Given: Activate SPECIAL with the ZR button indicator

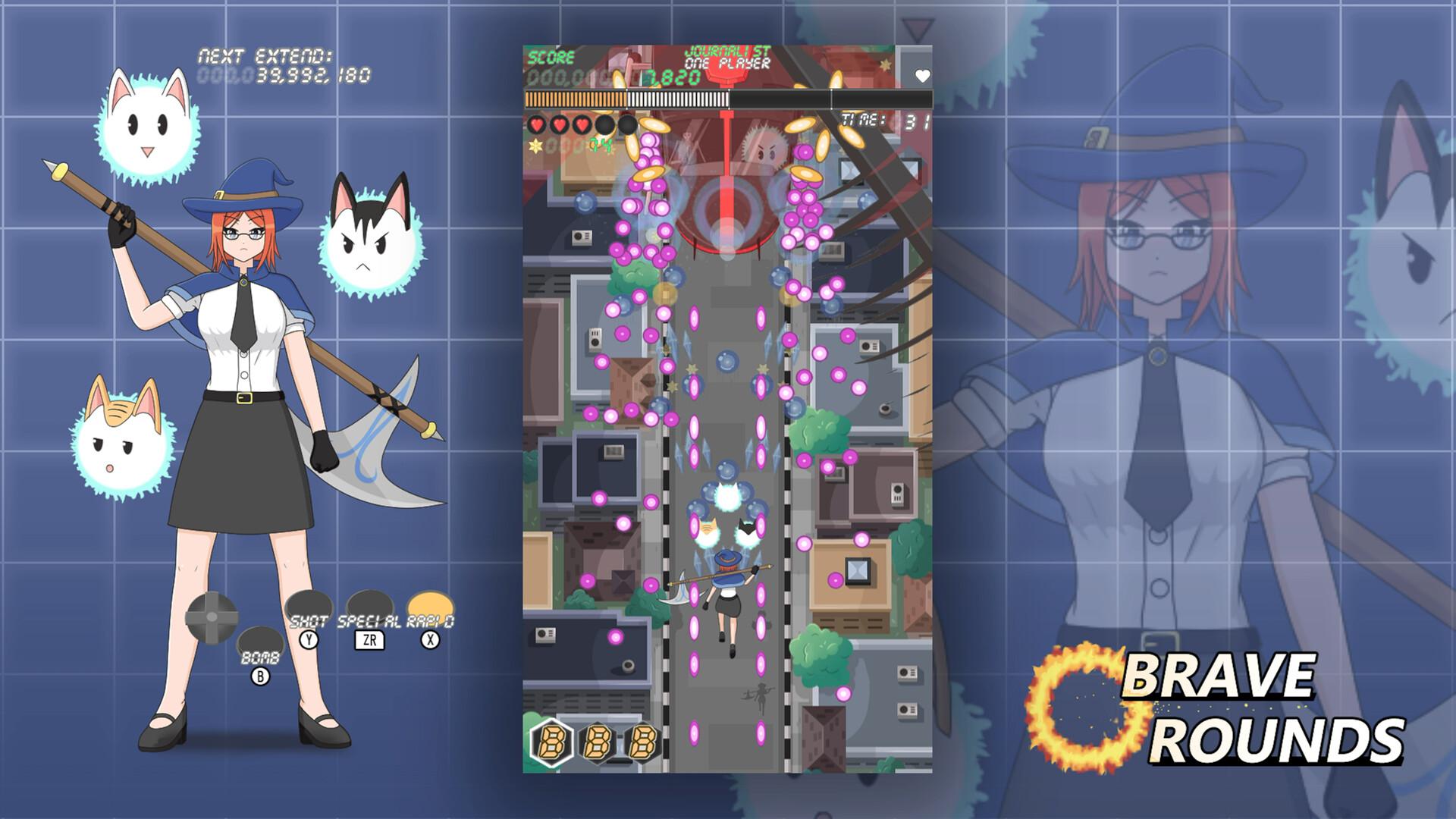Looking at the screenshot, I should pyautogui.click(x=369, y=640).
